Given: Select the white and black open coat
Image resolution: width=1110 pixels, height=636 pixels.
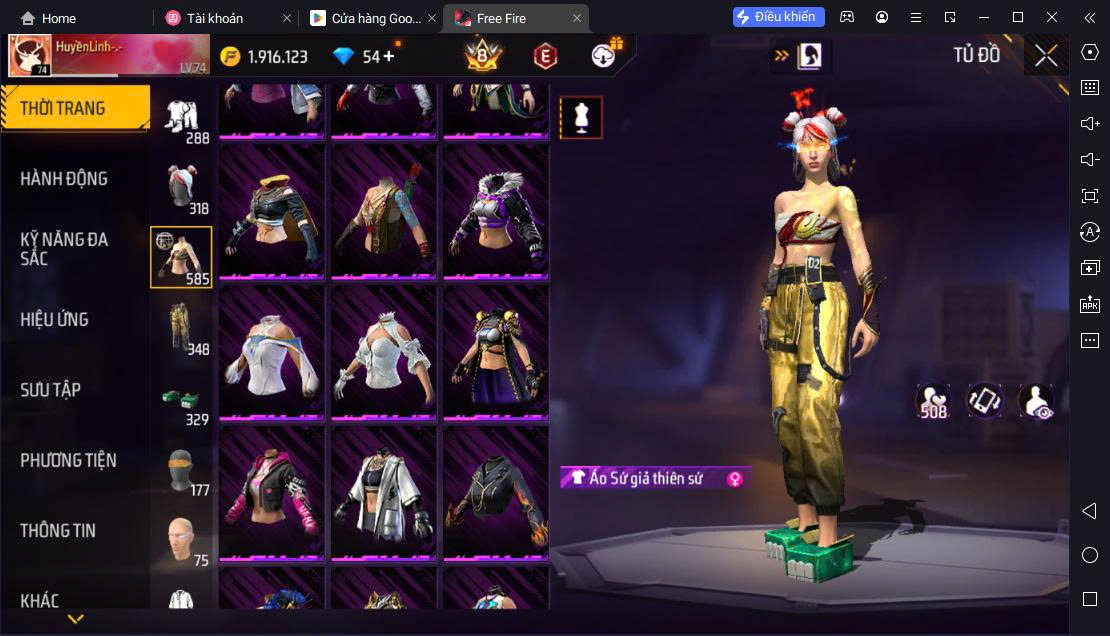Looking at the screenshot, I should (384, 492).
